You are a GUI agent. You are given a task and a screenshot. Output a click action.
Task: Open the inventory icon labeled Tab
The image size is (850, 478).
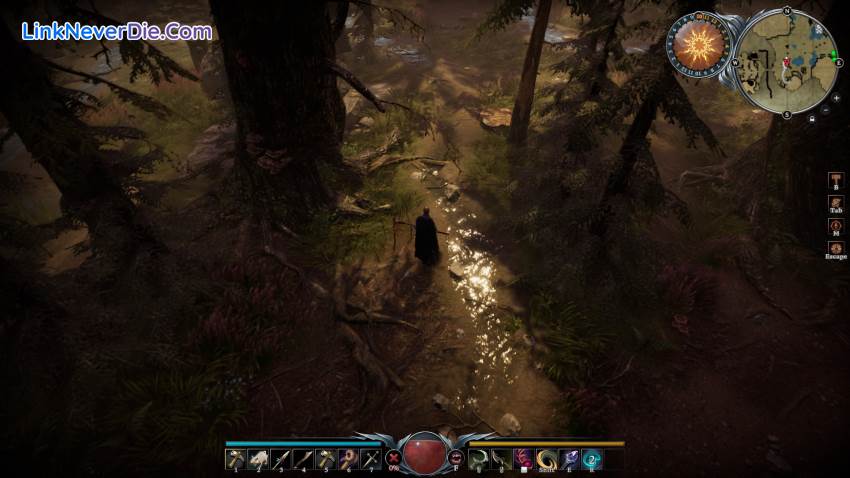[x=835, y=203]
